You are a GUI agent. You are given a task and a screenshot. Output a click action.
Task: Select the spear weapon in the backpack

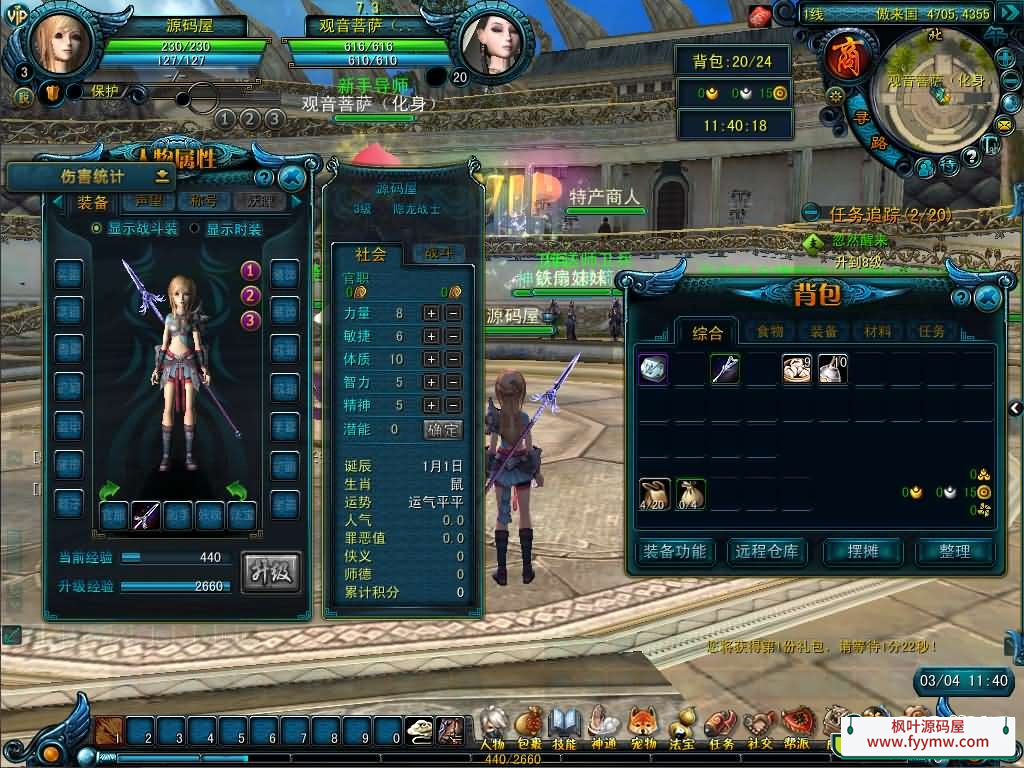point(725,369)
